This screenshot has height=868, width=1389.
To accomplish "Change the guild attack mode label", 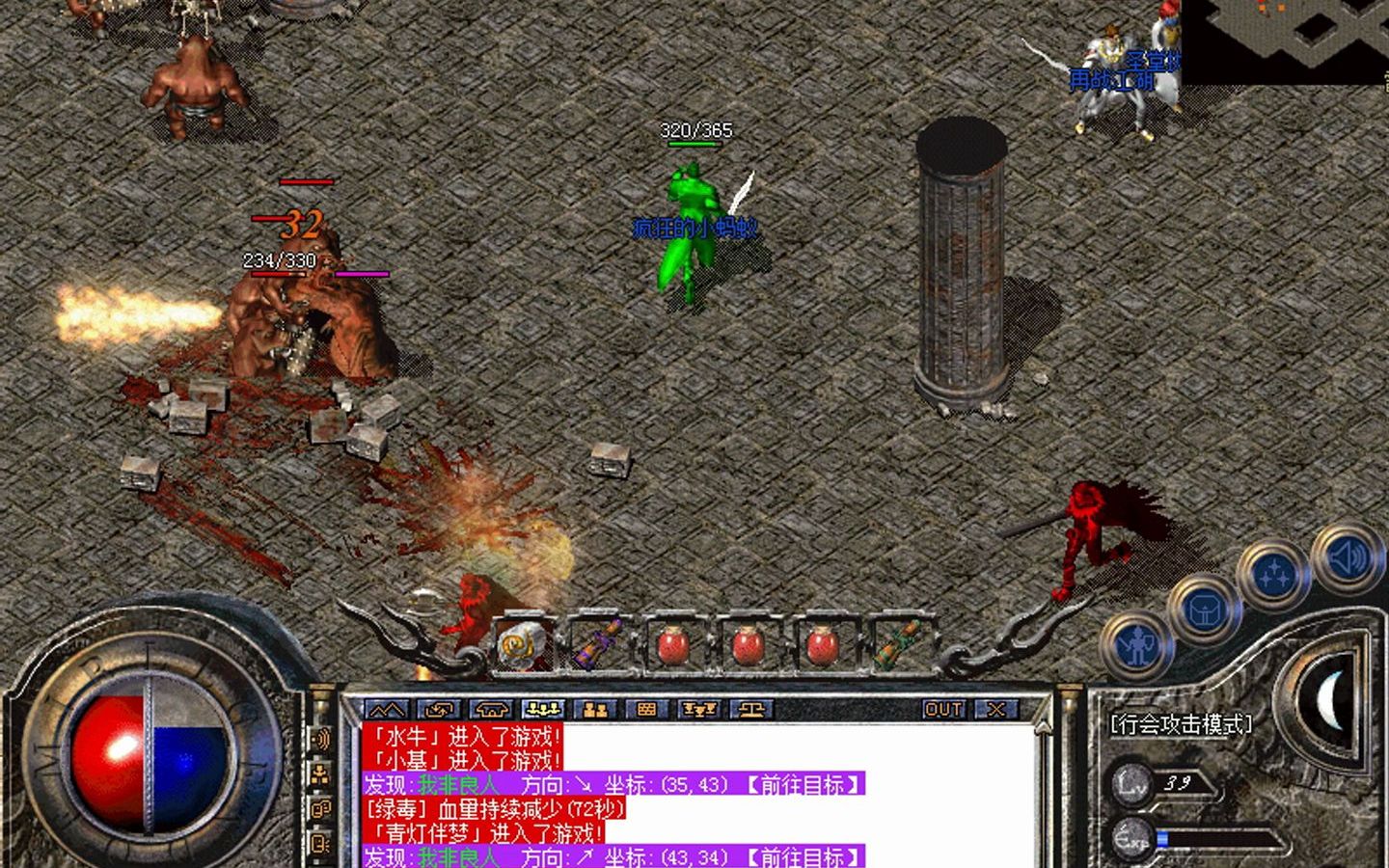I will 1181,724.
